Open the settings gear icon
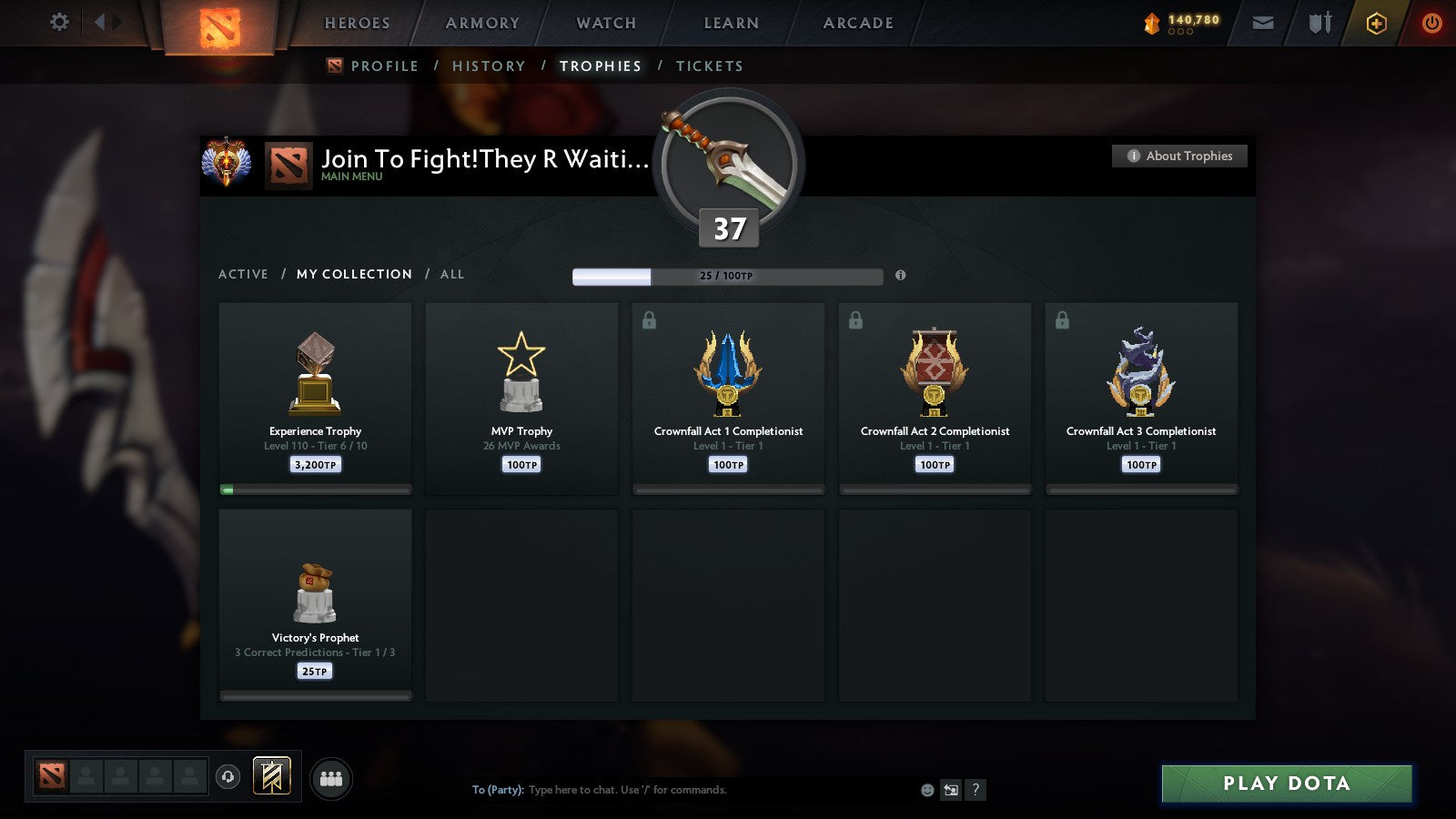 pyautogui.click(x=59, y=22)
